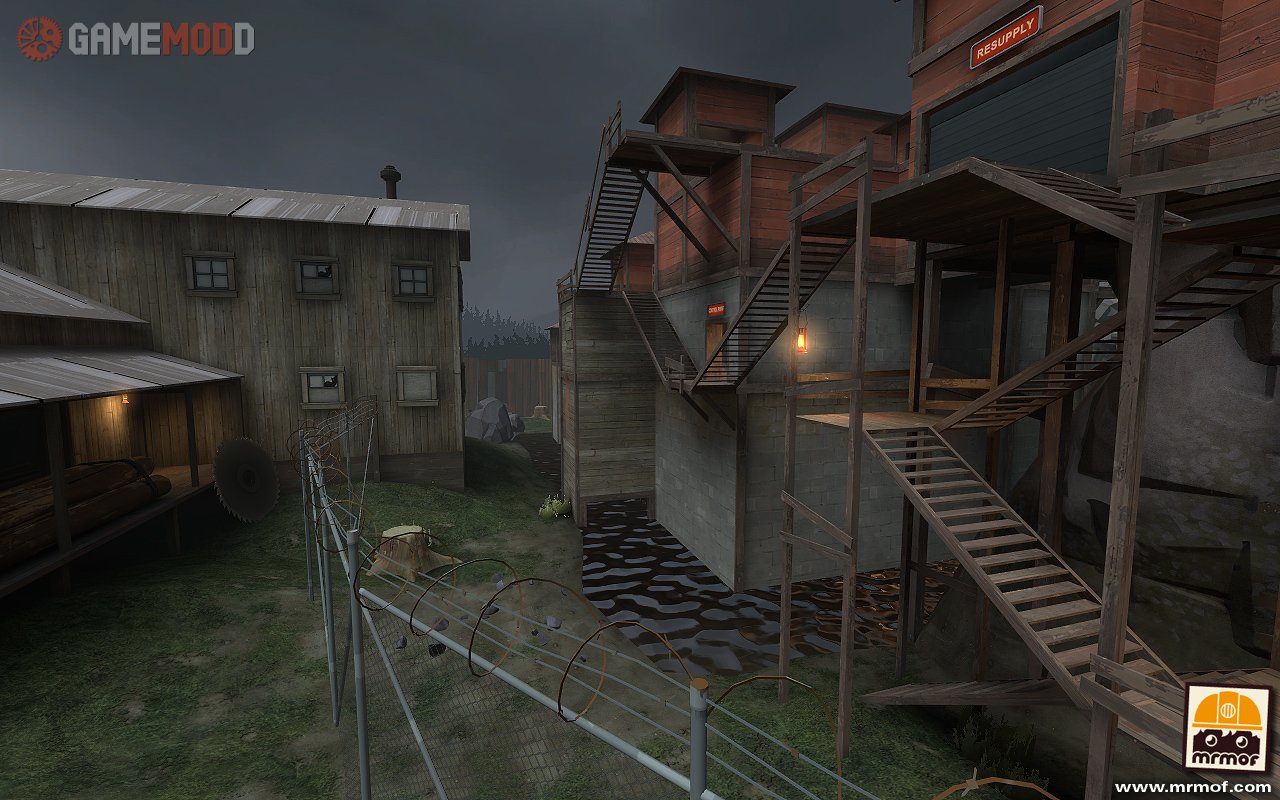The image size is (1280, 800).
Task: Click the GameModd logo watermark
Action: (136, 38)
